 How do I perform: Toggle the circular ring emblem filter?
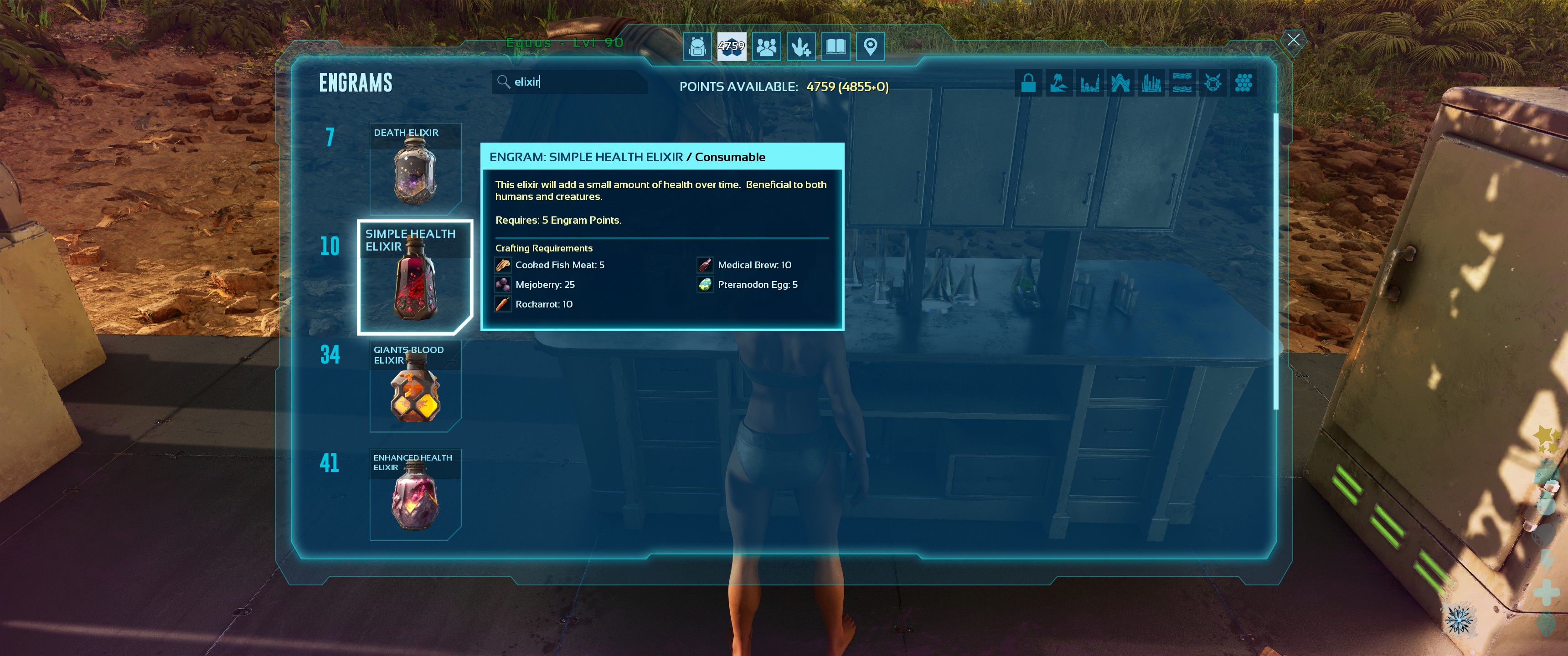1212,83
